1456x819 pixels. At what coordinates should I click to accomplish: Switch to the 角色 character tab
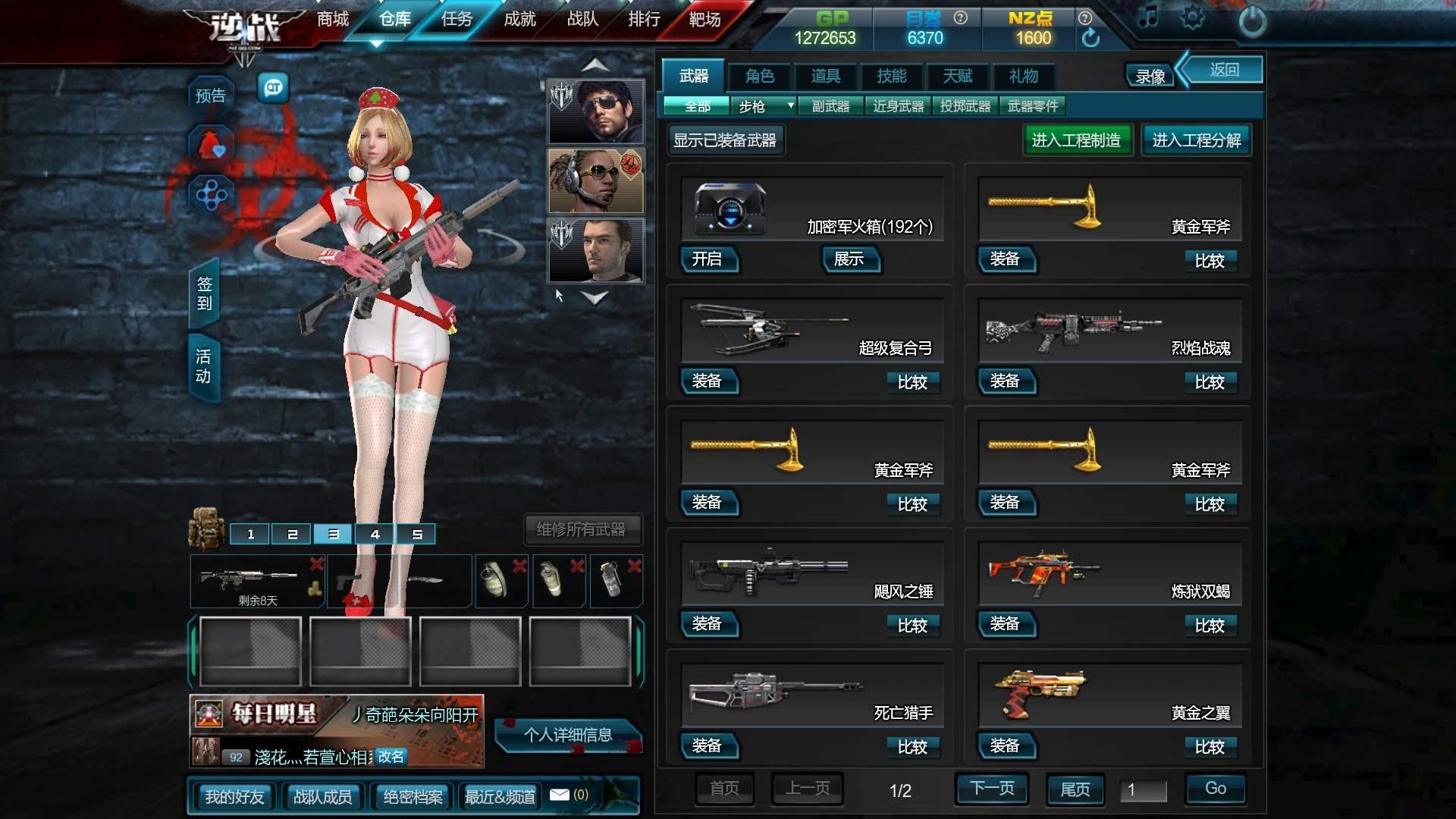click(759, 76)
